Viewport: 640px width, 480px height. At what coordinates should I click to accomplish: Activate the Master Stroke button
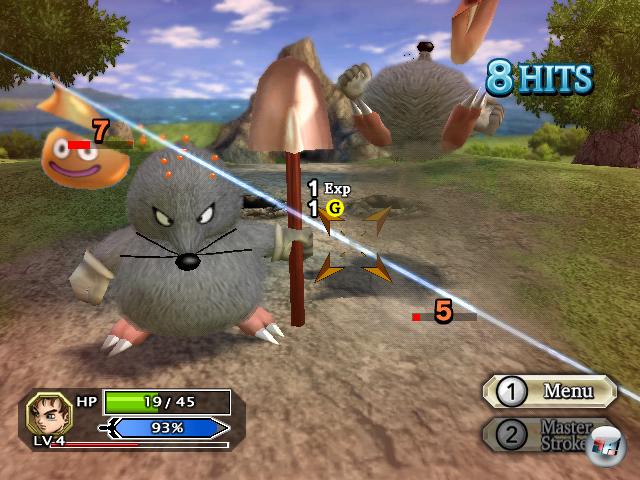click(552, 434)
